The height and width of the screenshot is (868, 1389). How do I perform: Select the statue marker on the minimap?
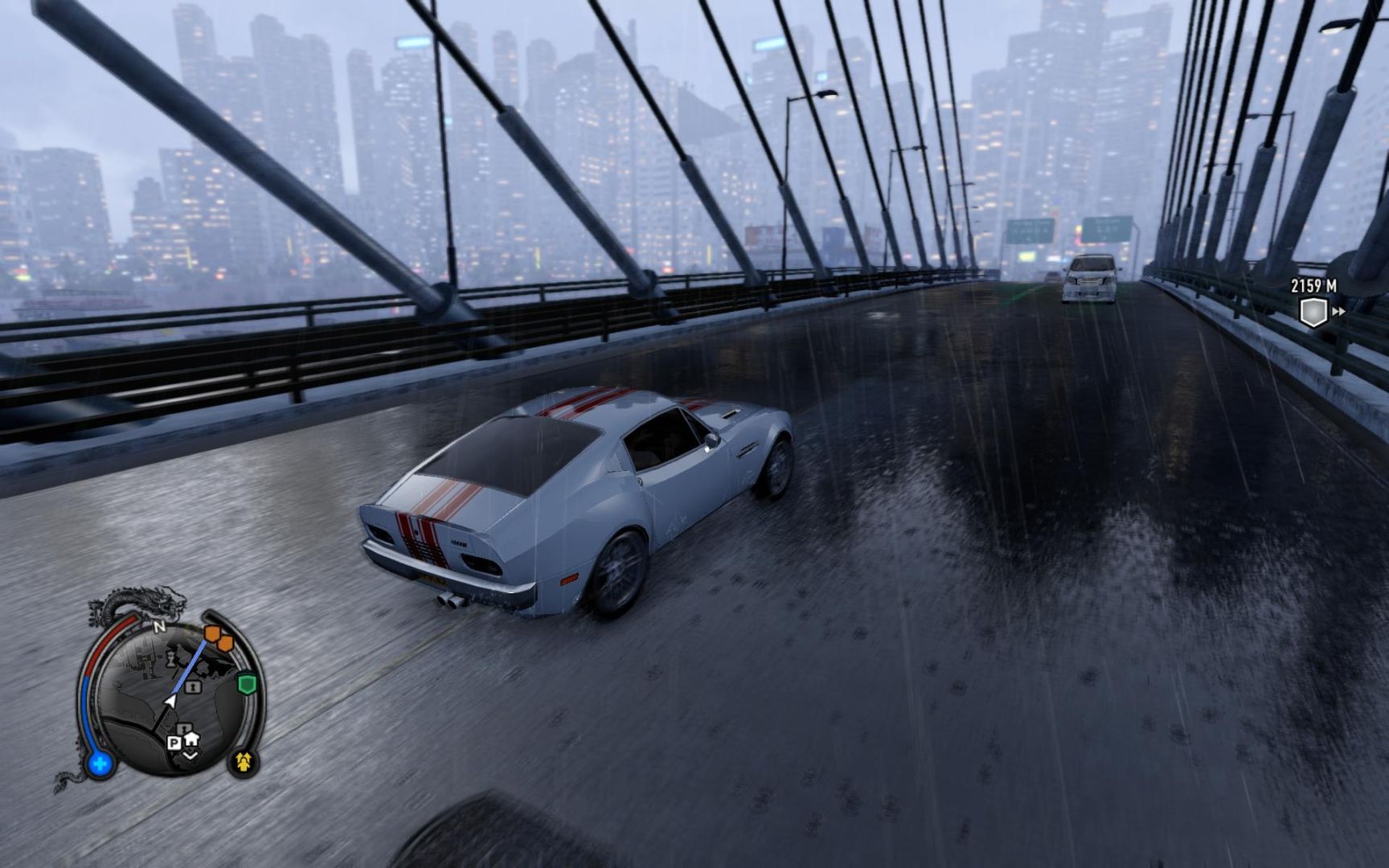pyautogui.click(x=171, y=661)
